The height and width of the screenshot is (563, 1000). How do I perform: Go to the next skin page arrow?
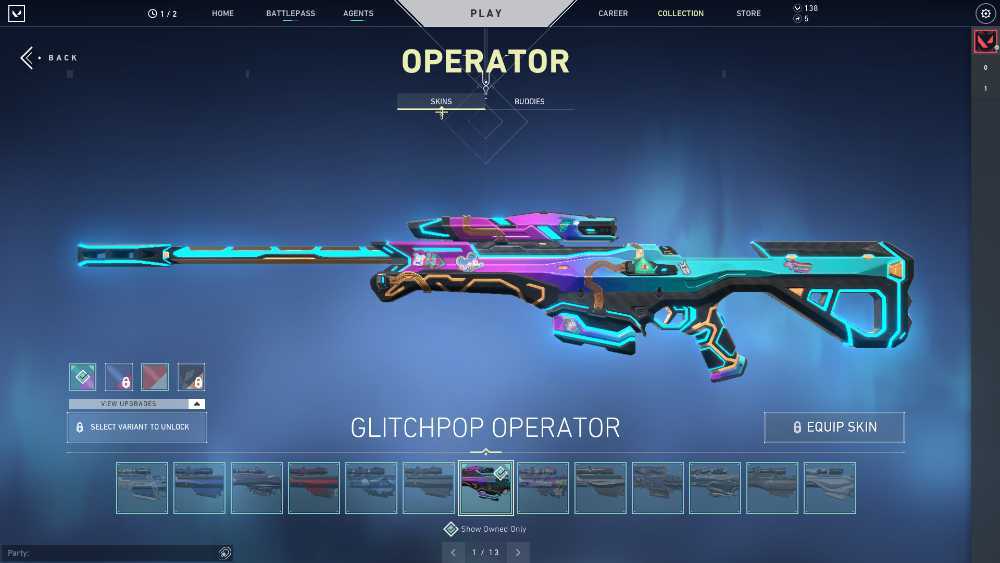click(x=518, y=552)
